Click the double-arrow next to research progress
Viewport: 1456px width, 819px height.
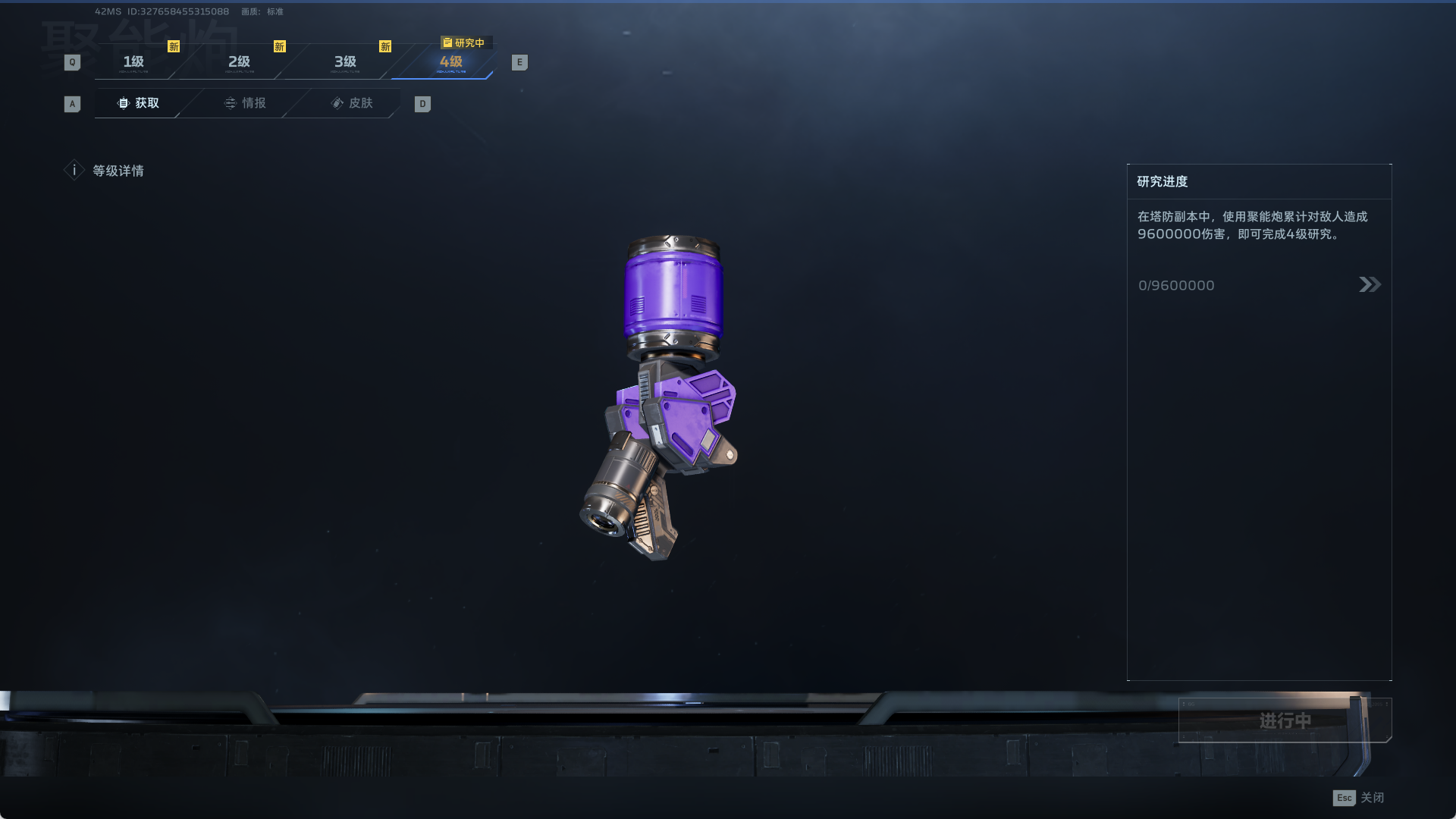[x=1370, y=284]
